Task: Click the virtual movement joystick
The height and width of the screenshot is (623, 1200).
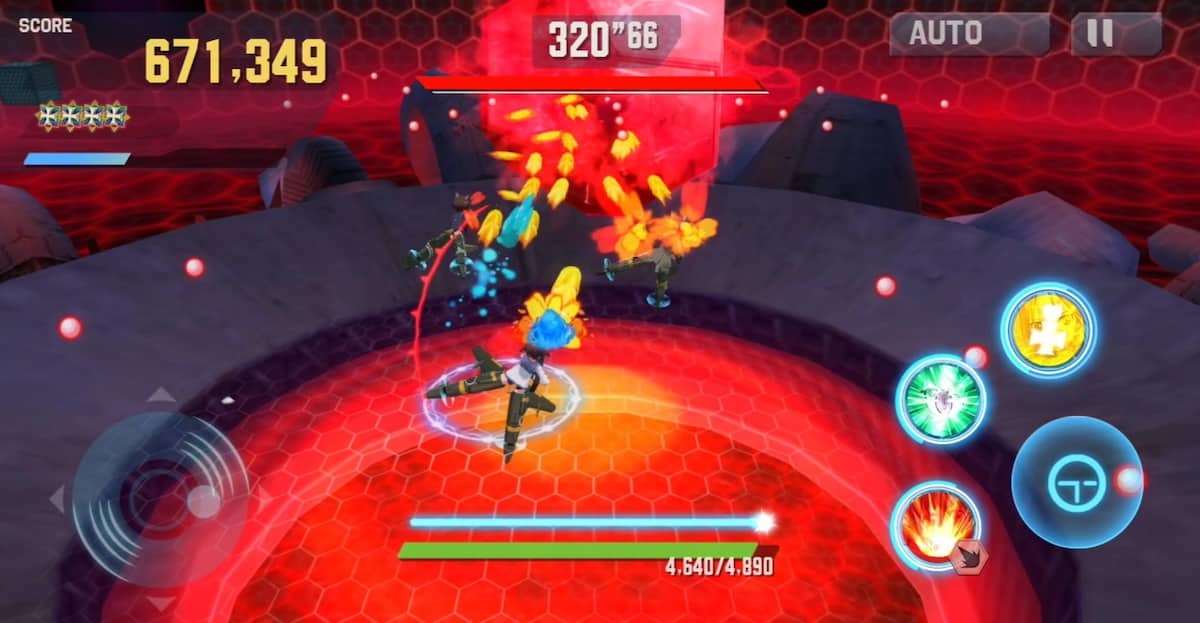Action: pyautogui.click(x=160, y=497)
